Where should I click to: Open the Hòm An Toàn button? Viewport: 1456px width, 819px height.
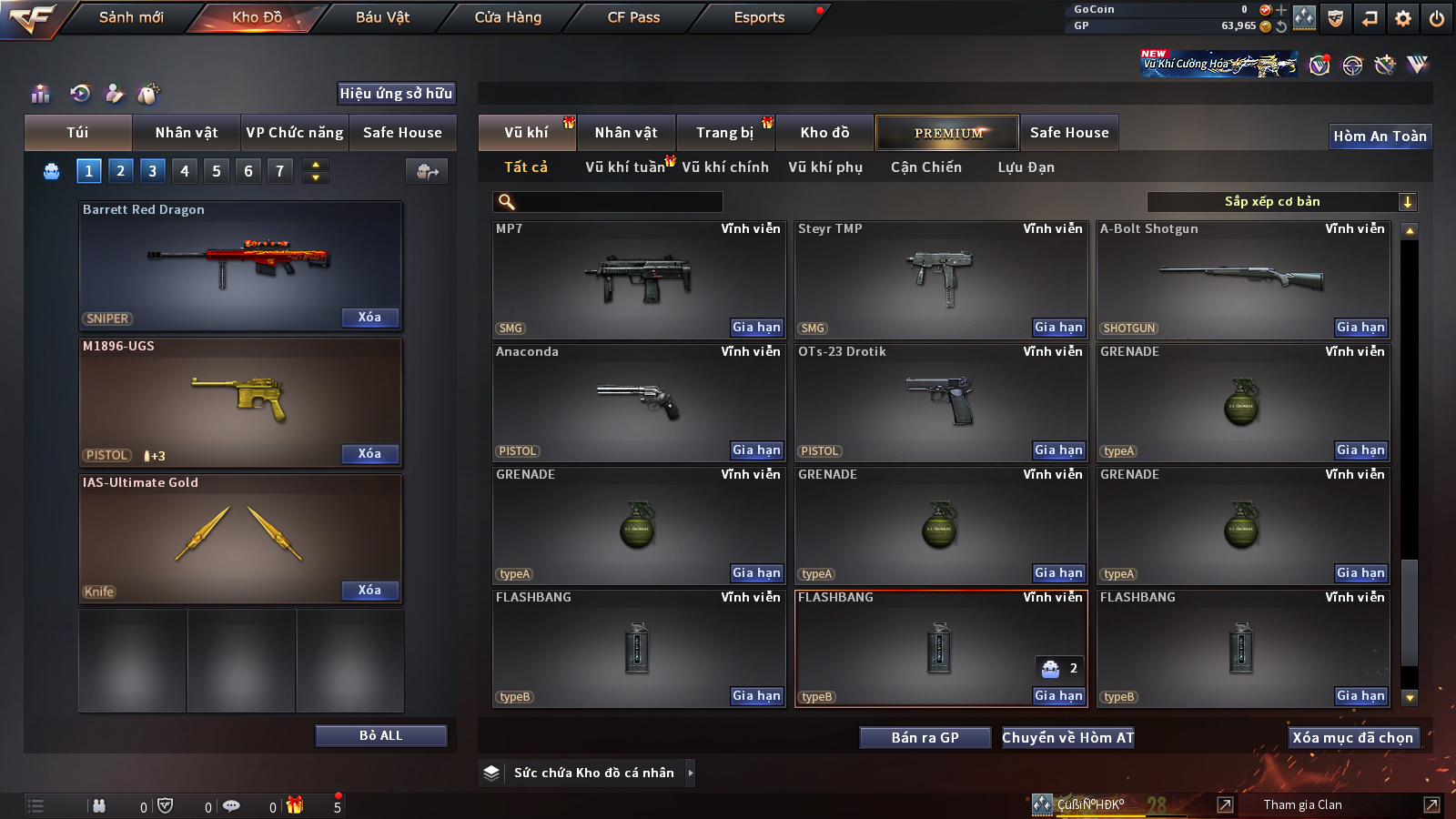1380,136
